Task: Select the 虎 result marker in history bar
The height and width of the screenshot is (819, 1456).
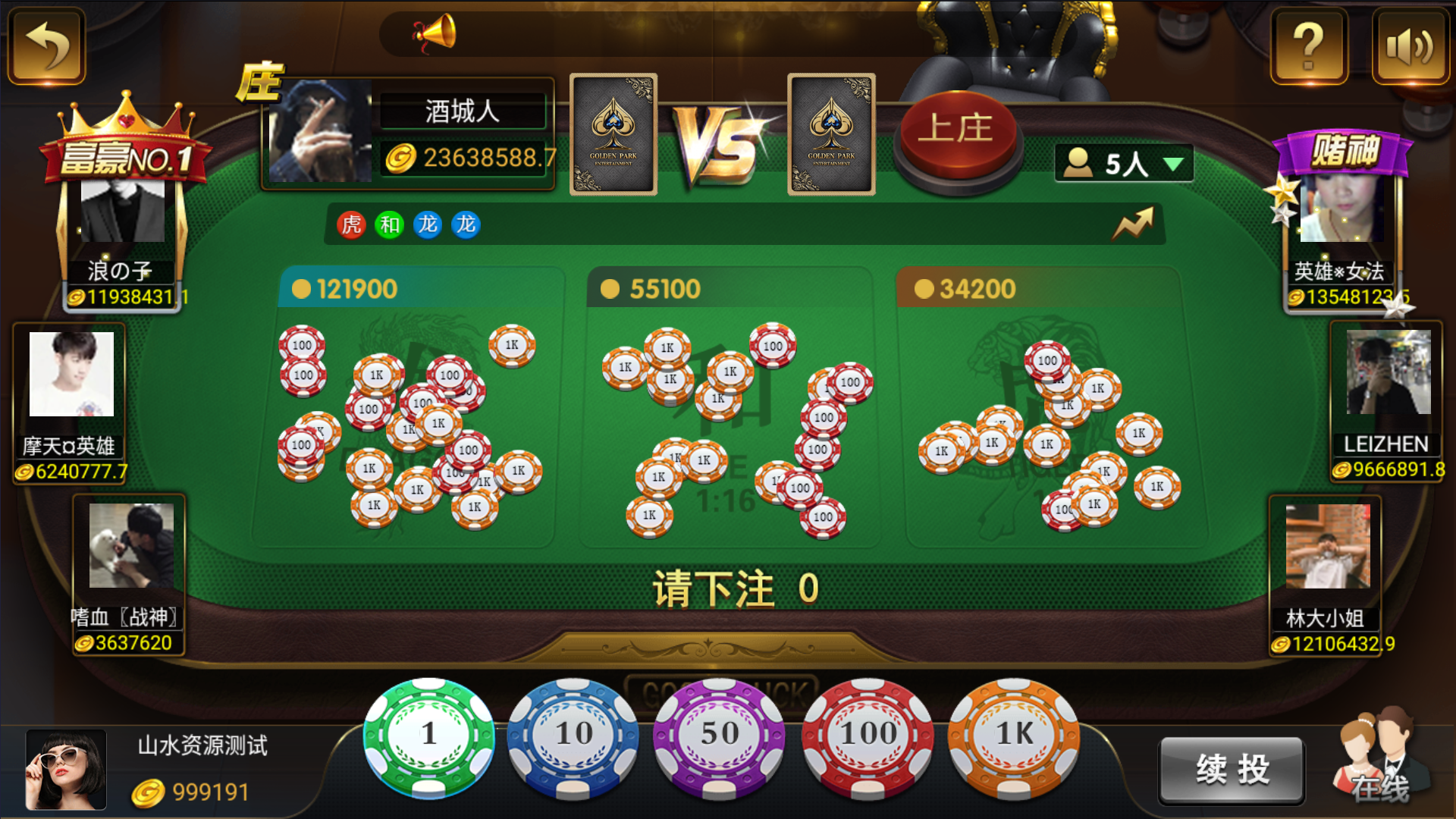Action: pyautogui.click(x=350, y=225)
